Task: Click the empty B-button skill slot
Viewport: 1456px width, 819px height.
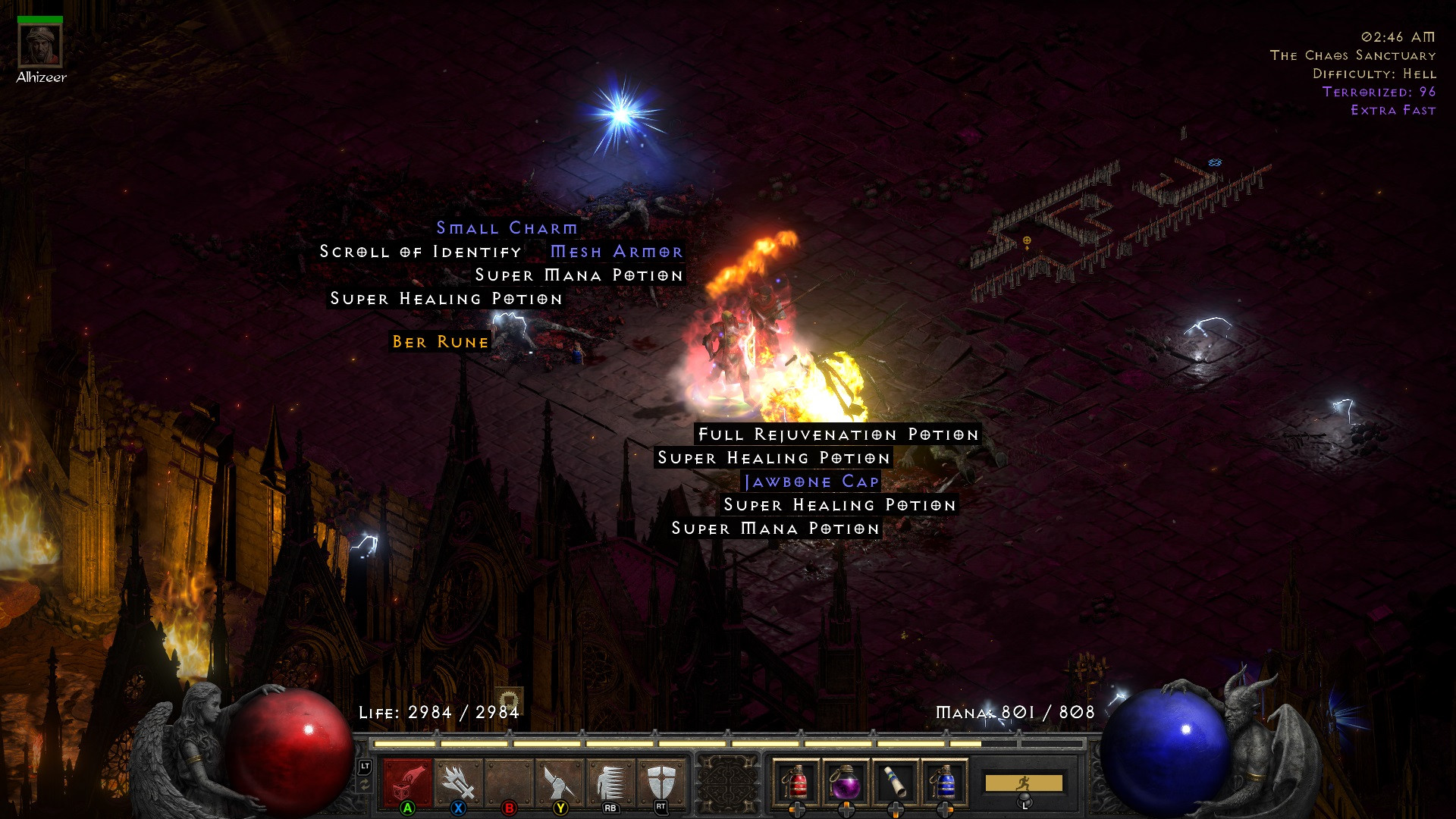Action: (x=507, y=783)
